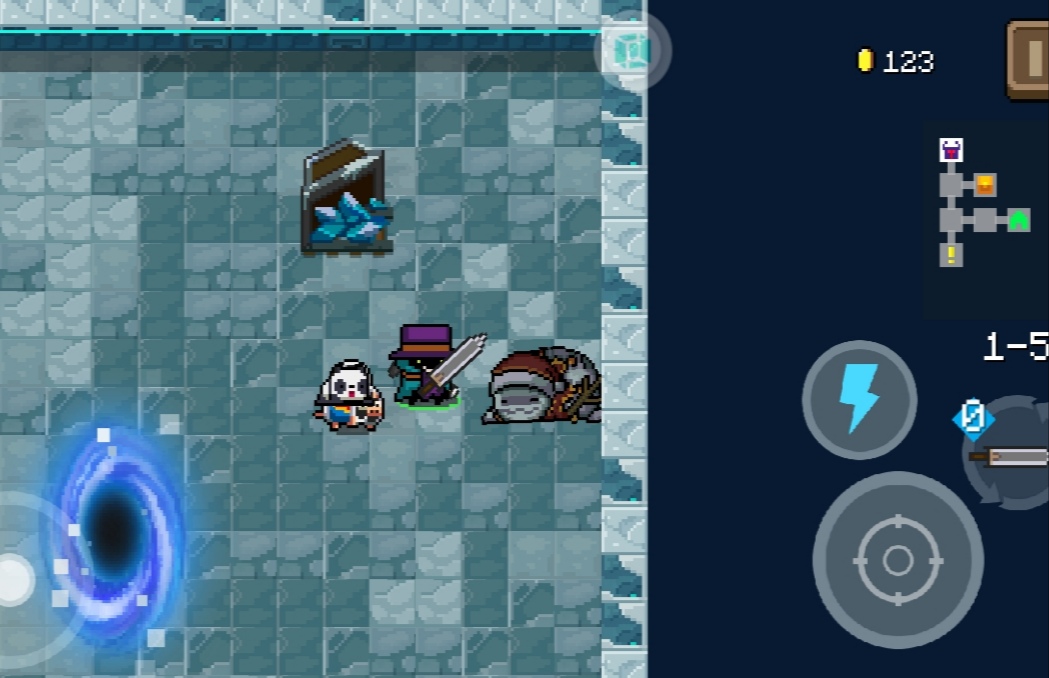Image resolution: width=1049 pixels, height=678 pixels.
Task: Touch the virtual movement joystick
Action: point(14,578)
